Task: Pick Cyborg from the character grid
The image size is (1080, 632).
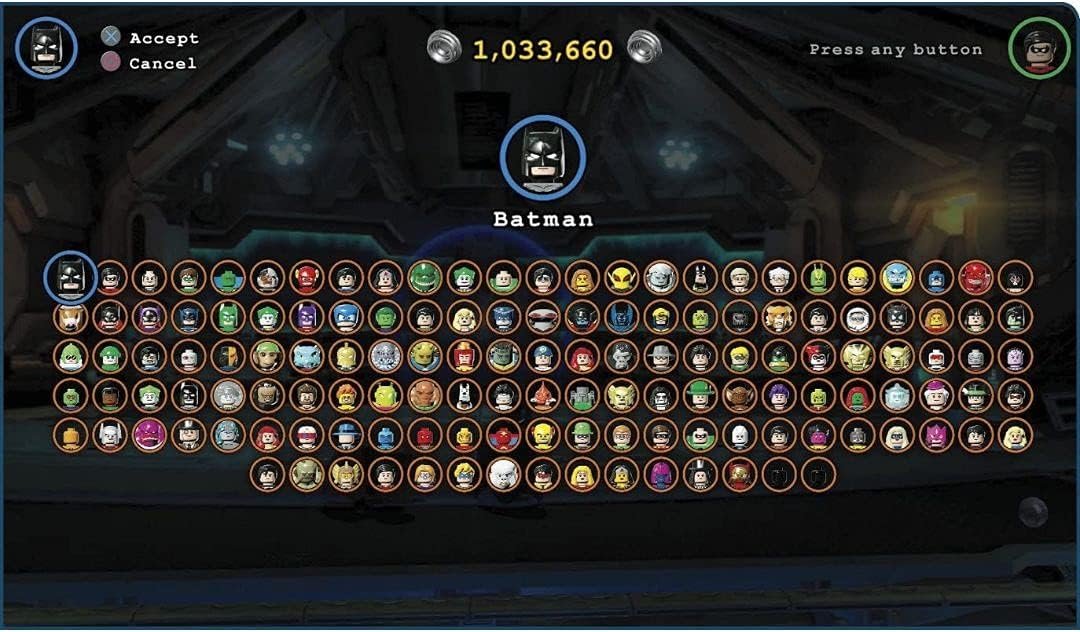Action: pyautogui.click(x=267, y=278)
